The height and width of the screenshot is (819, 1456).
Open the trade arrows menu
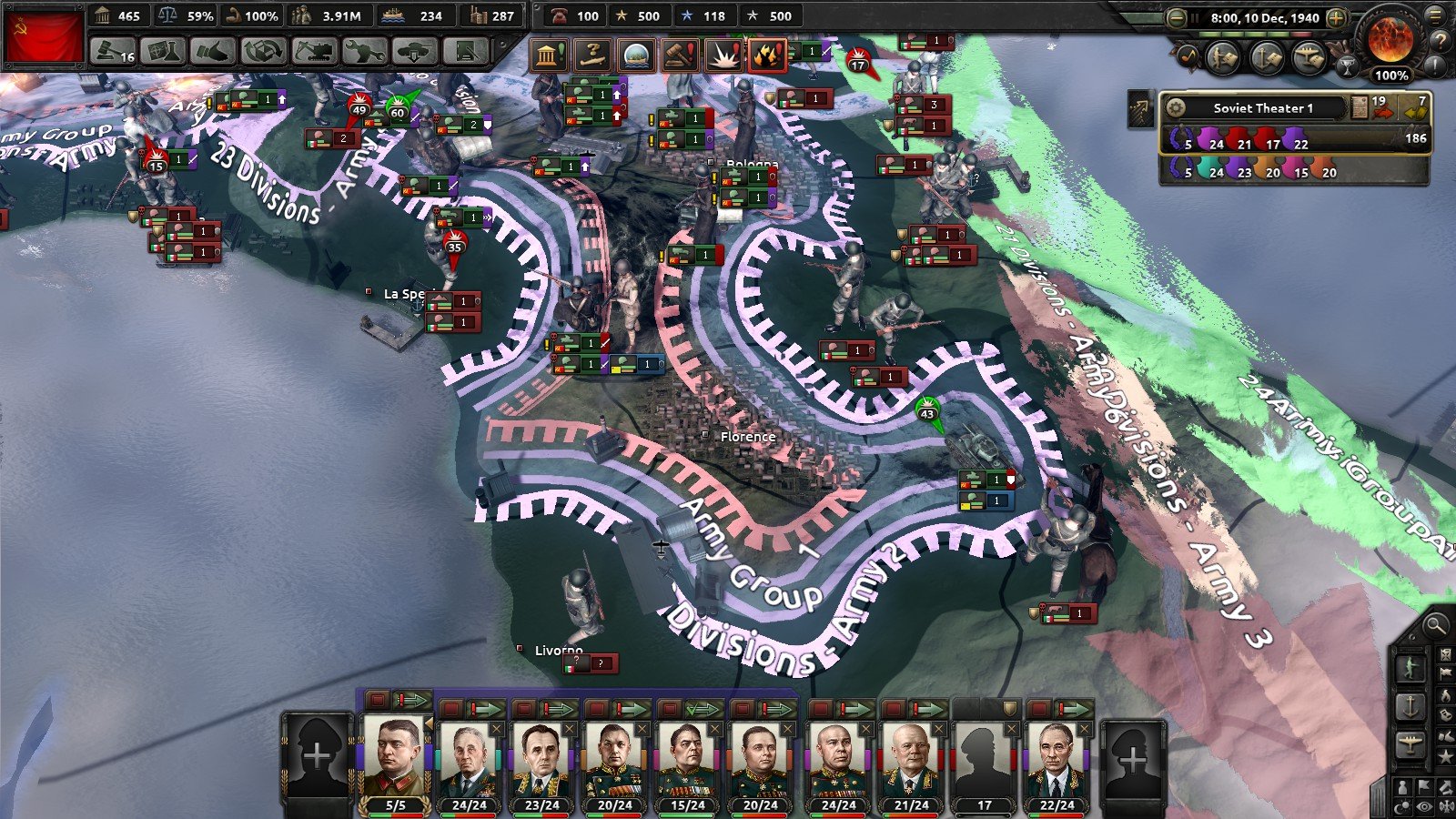263,52
